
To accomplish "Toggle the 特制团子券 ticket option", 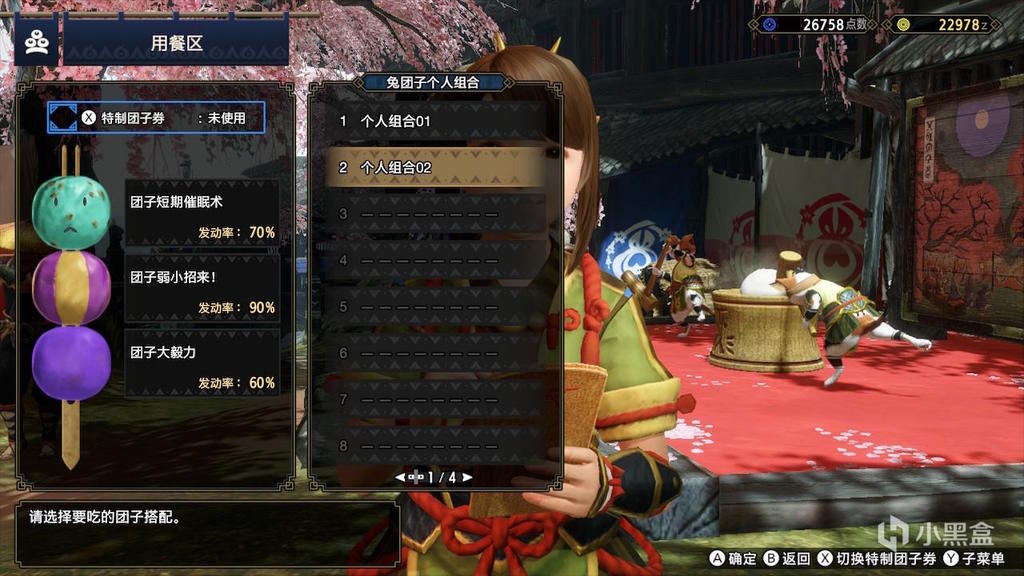I will tap(156, 118).
